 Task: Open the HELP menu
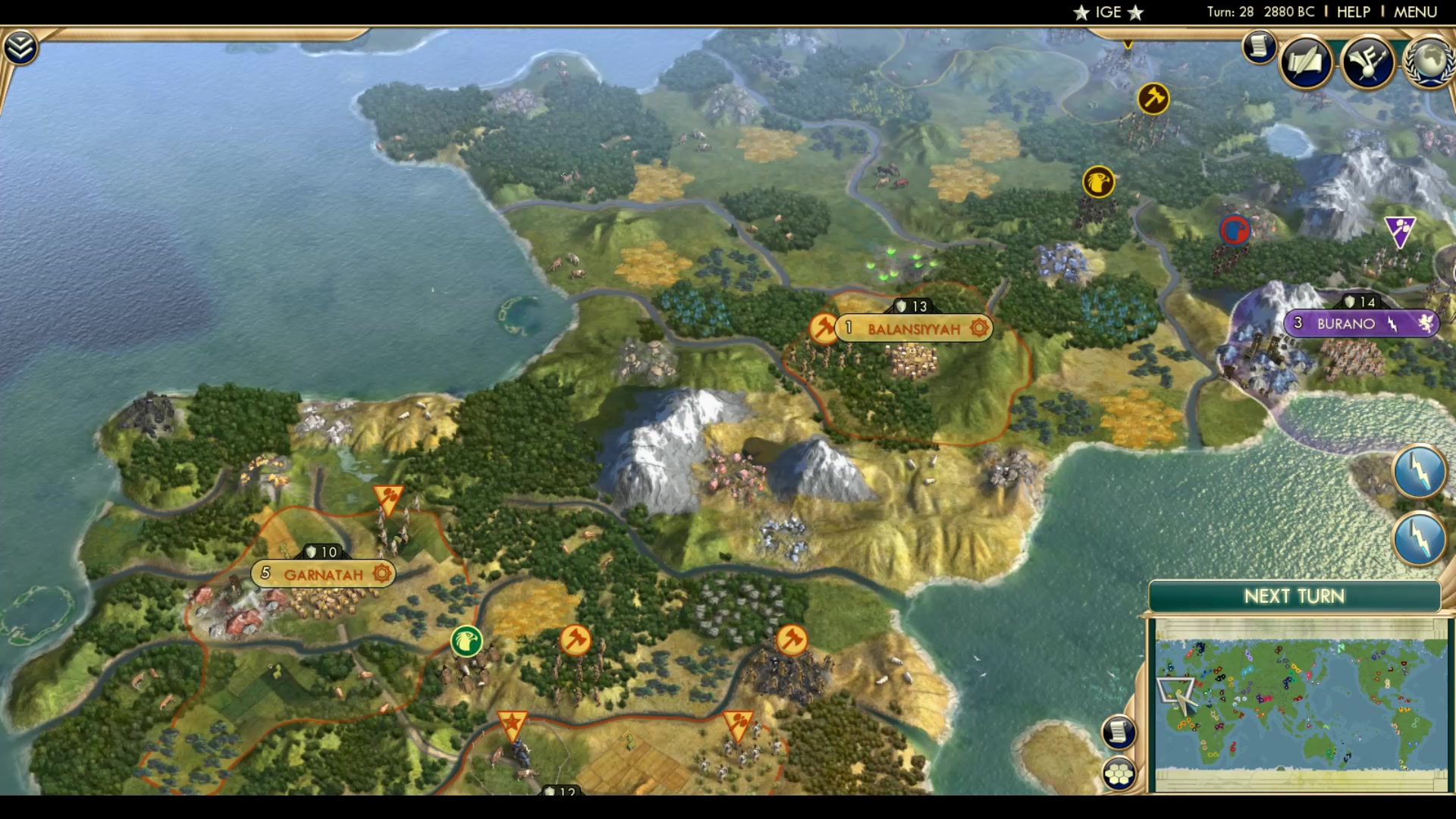[1353, 11]
